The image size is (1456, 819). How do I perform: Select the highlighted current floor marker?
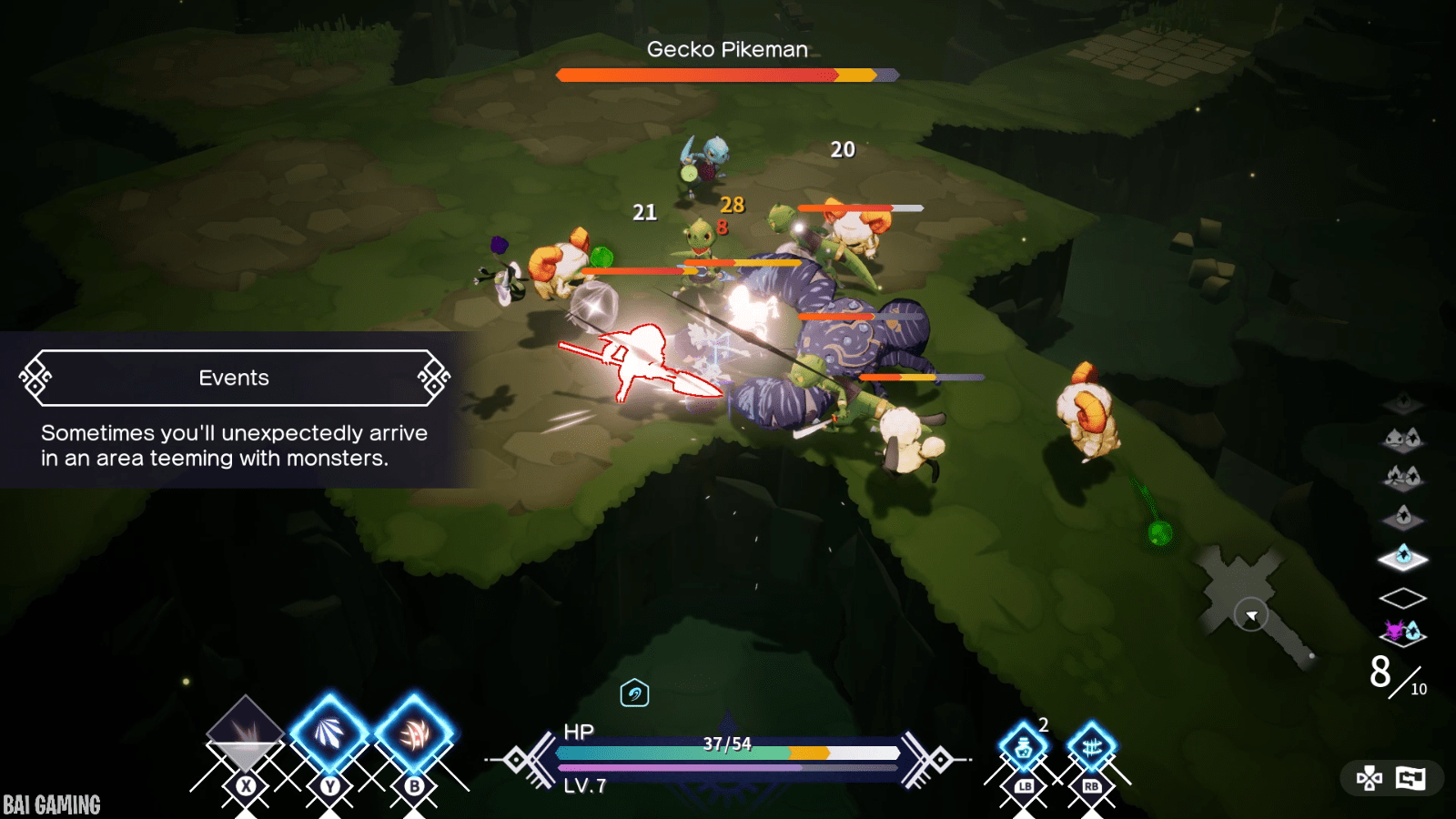click(x=1403, y=557)
